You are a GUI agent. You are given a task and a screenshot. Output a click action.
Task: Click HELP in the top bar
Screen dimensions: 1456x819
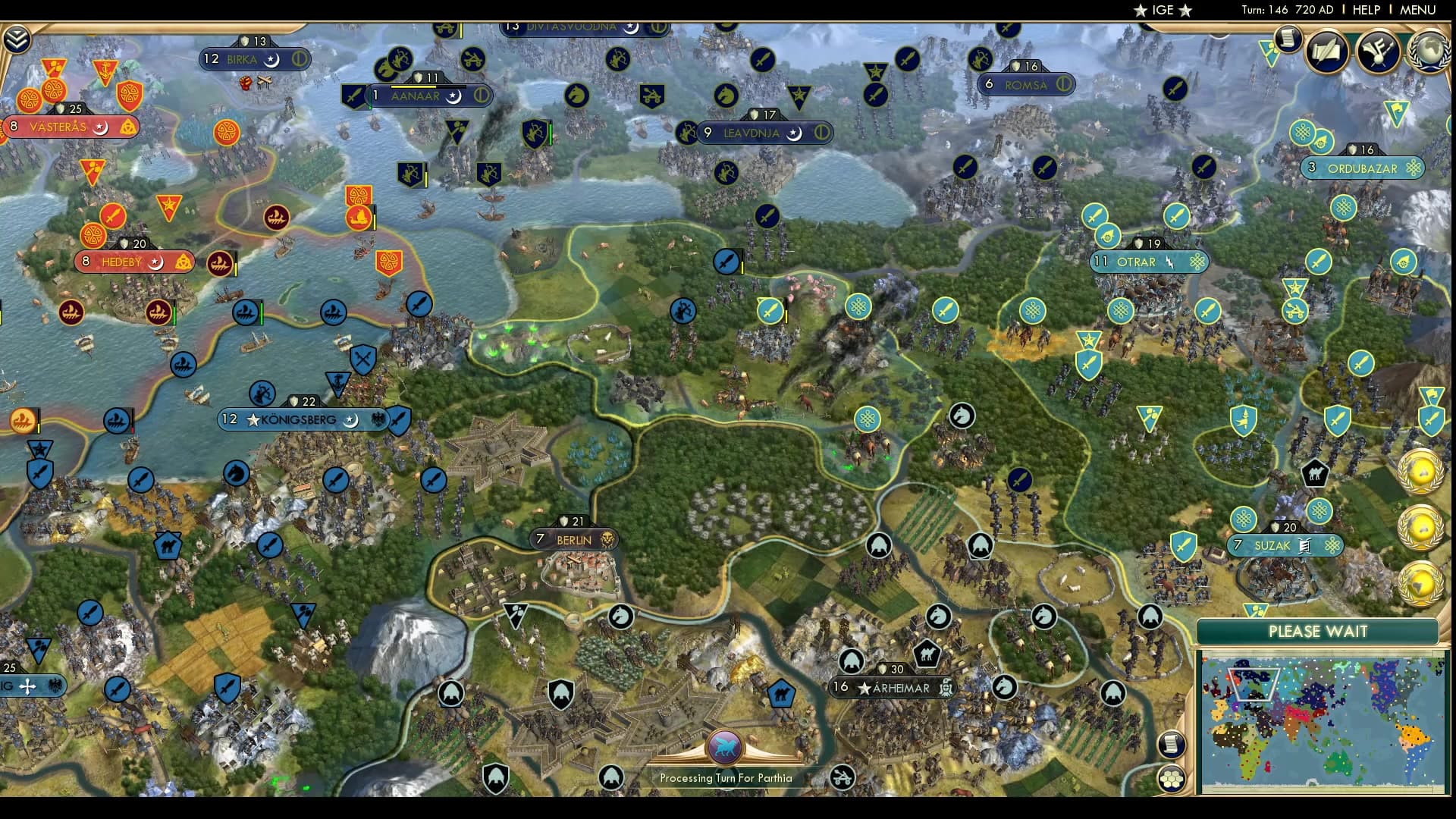[x=1367, y=10]
